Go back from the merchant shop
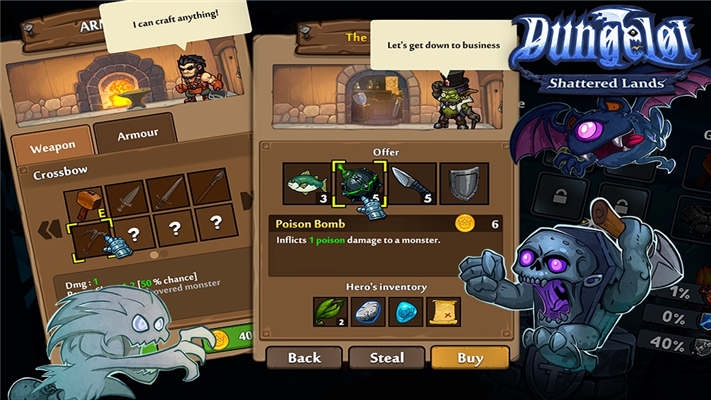 pyautogui.click(x=304, y=357)
